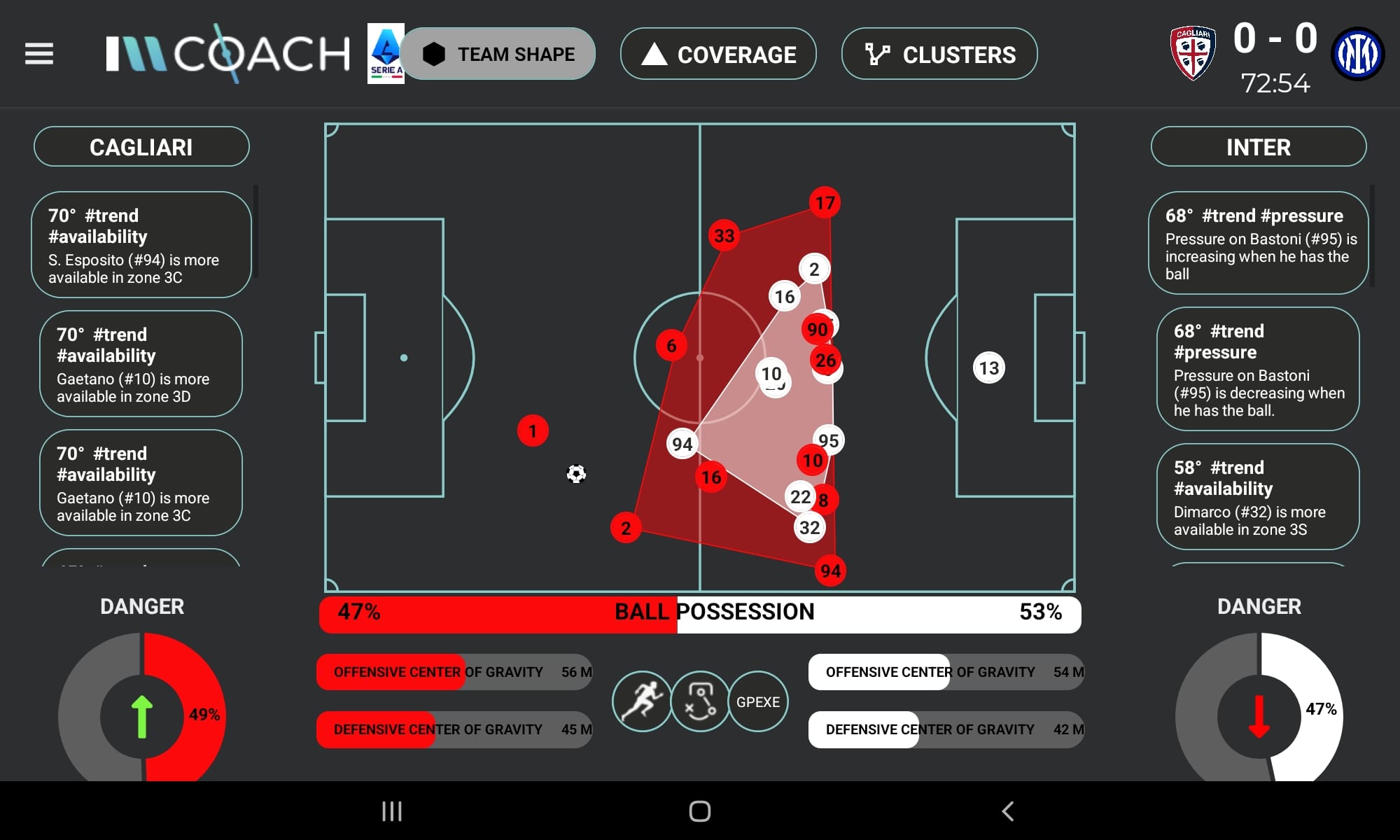Open the S. Esposito zone 3C alert
The width and height of the screenshot is (1400, 840).
pyautogui.click(x=141, y=244)
